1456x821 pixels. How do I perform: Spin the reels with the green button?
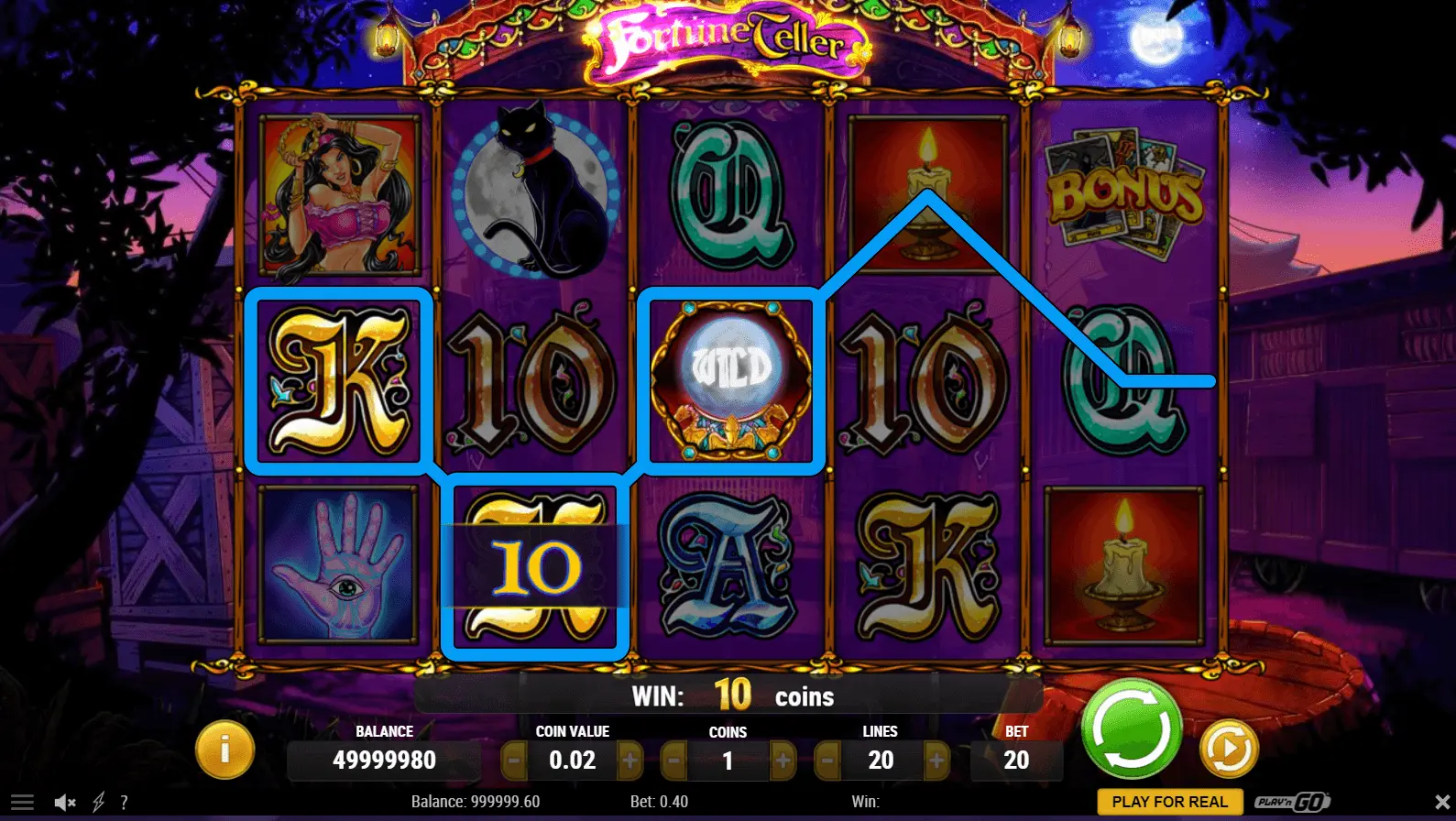[1131, 729]
